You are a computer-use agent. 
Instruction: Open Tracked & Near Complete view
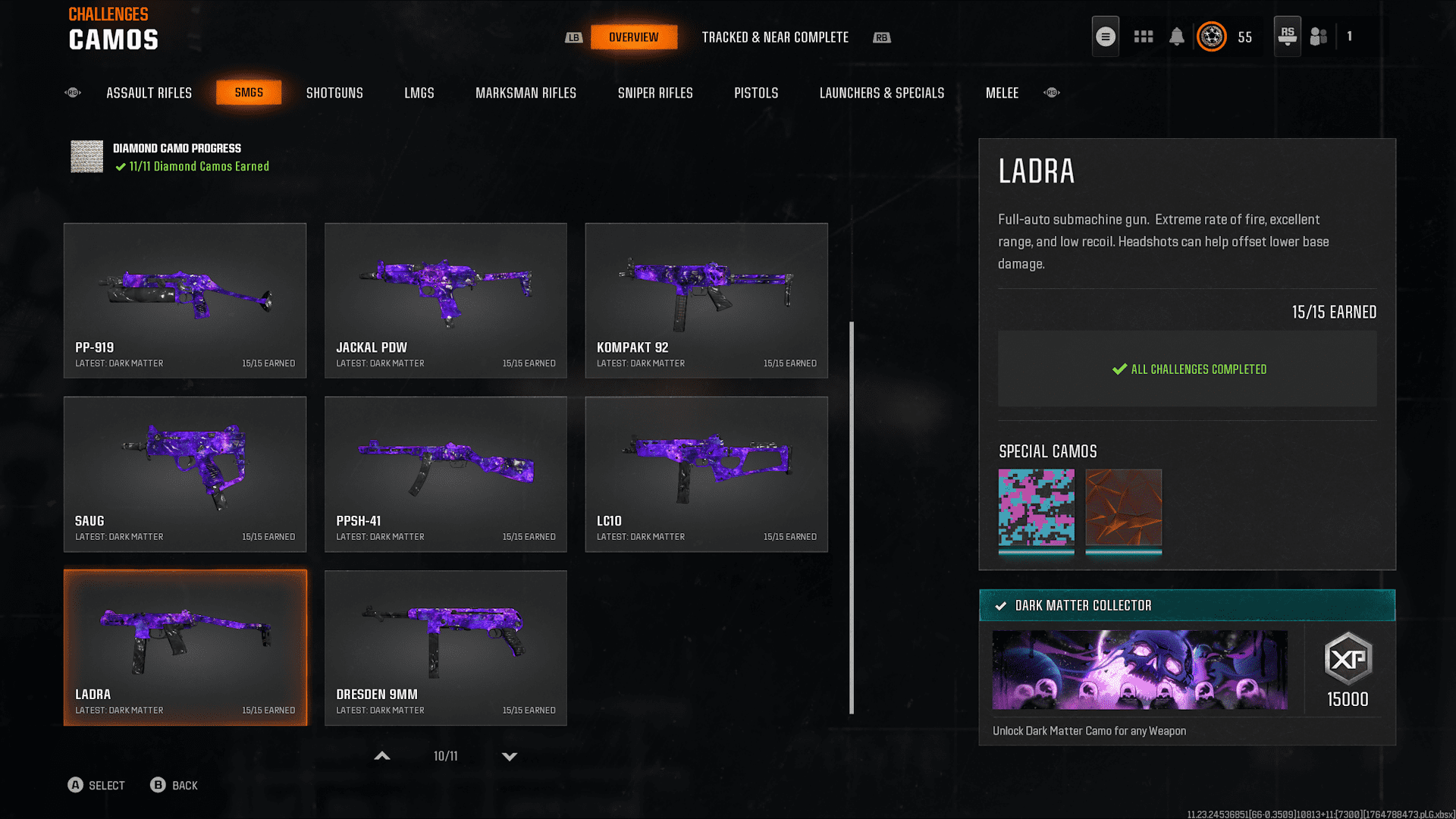click(x=775, y=37)
